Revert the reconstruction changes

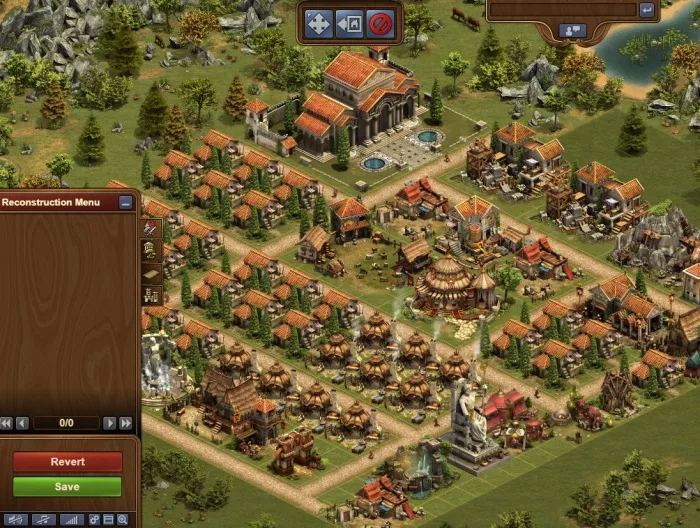coord(67,462)
